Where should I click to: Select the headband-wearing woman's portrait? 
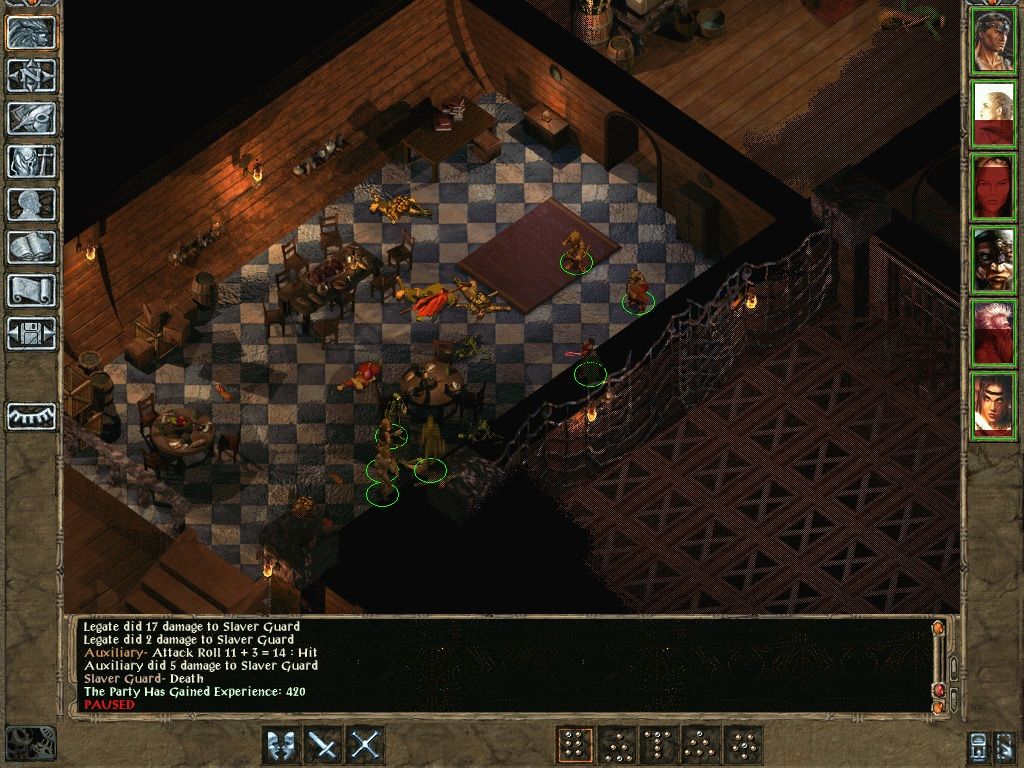pos(994,405)
